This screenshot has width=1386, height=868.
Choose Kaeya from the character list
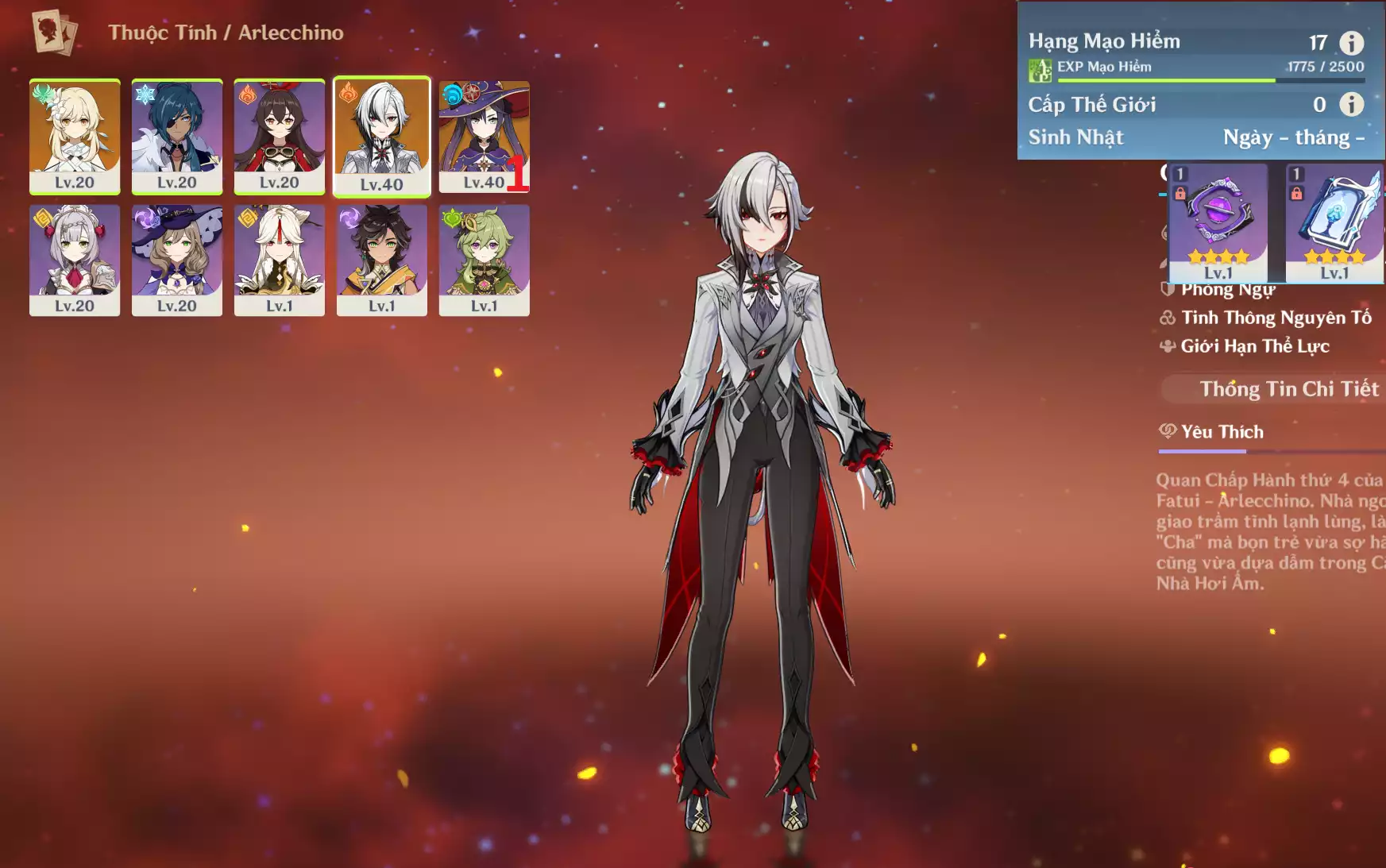(176, 136)
